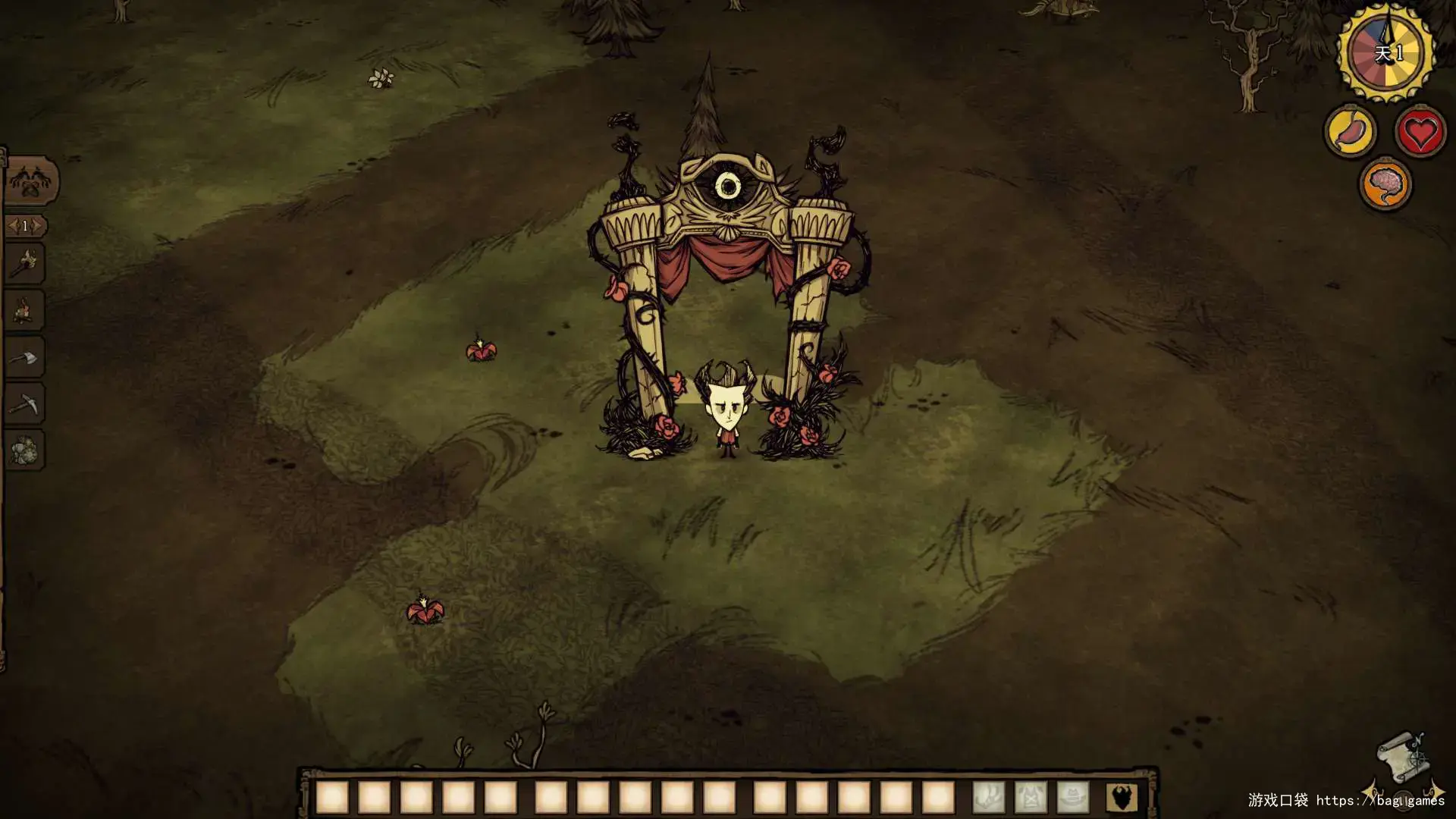Click the hand equipment slot

tap(989, 797)
